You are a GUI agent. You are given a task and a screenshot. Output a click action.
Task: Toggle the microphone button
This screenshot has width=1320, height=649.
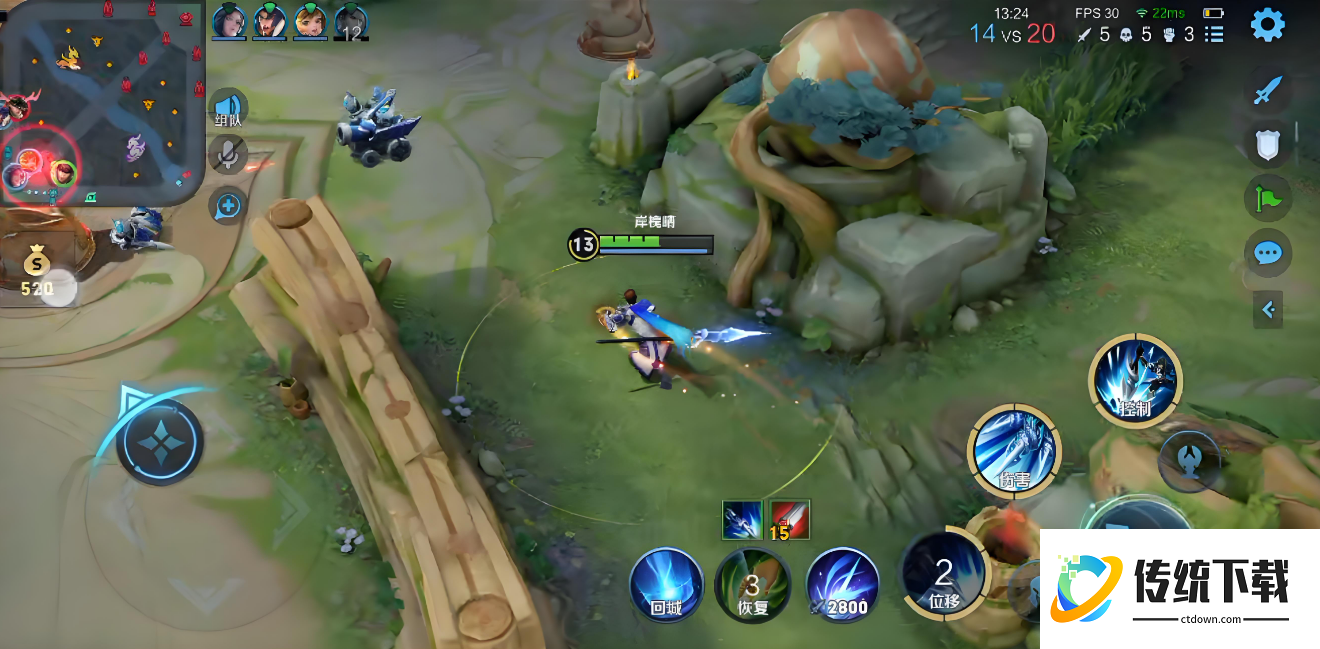(228, 154)
